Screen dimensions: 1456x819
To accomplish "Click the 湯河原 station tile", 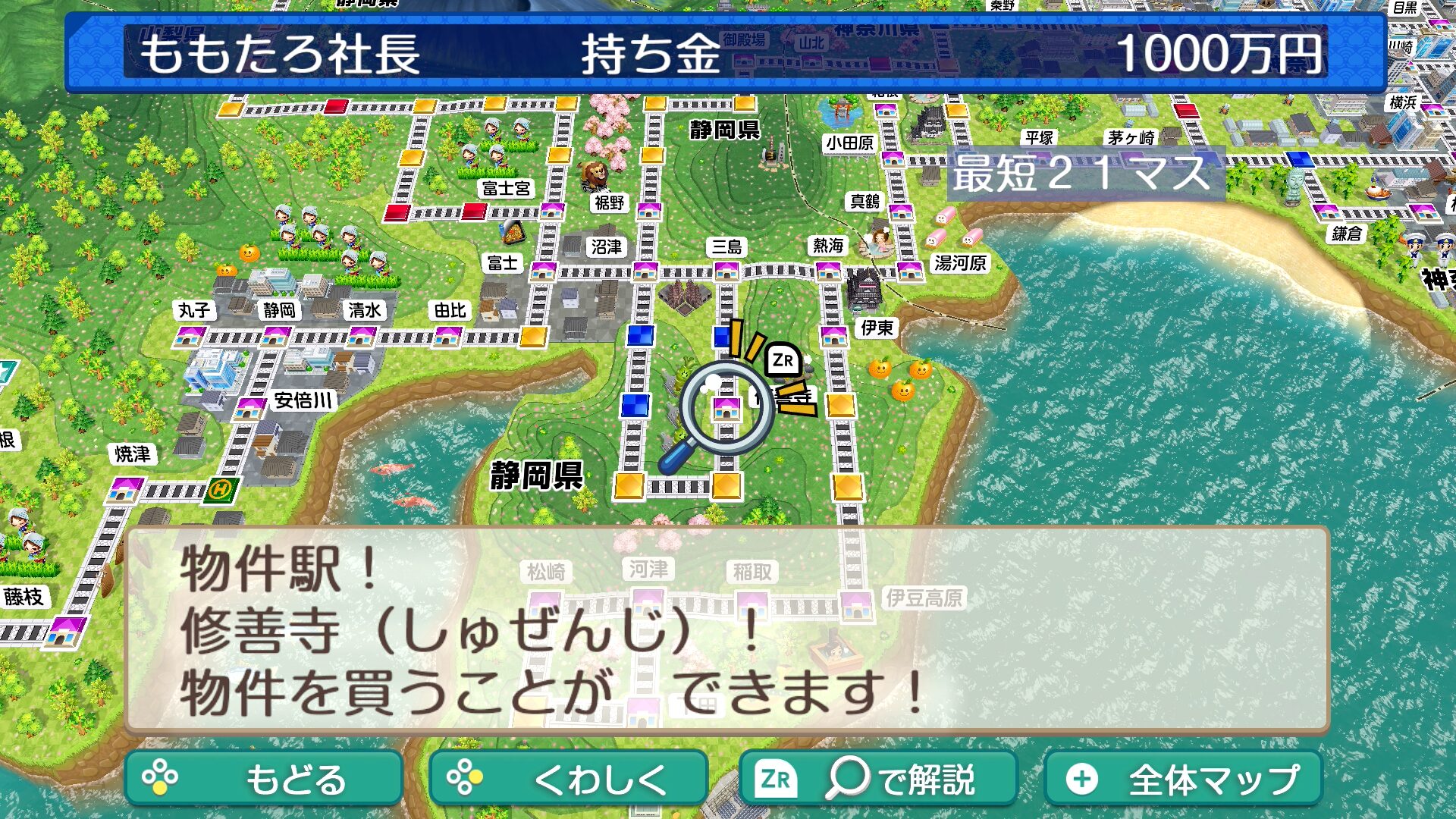I will pyautogui.click(x=910, y=270).
